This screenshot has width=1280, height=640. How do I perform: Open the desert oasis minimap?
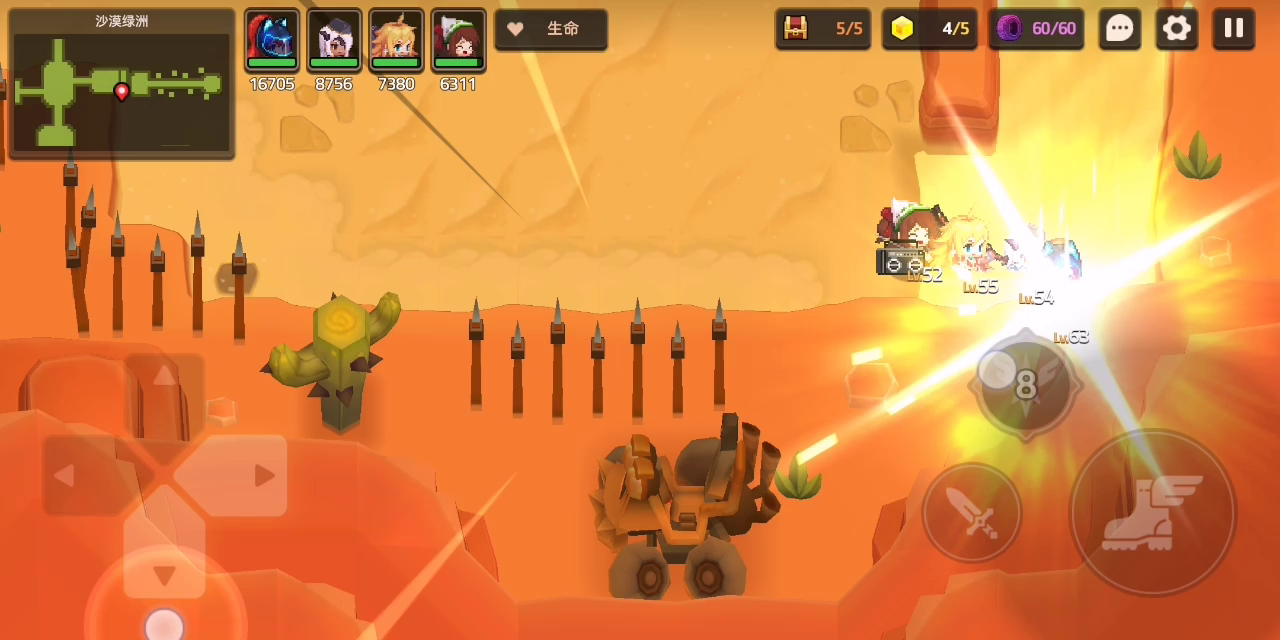(x=121, y=84)
